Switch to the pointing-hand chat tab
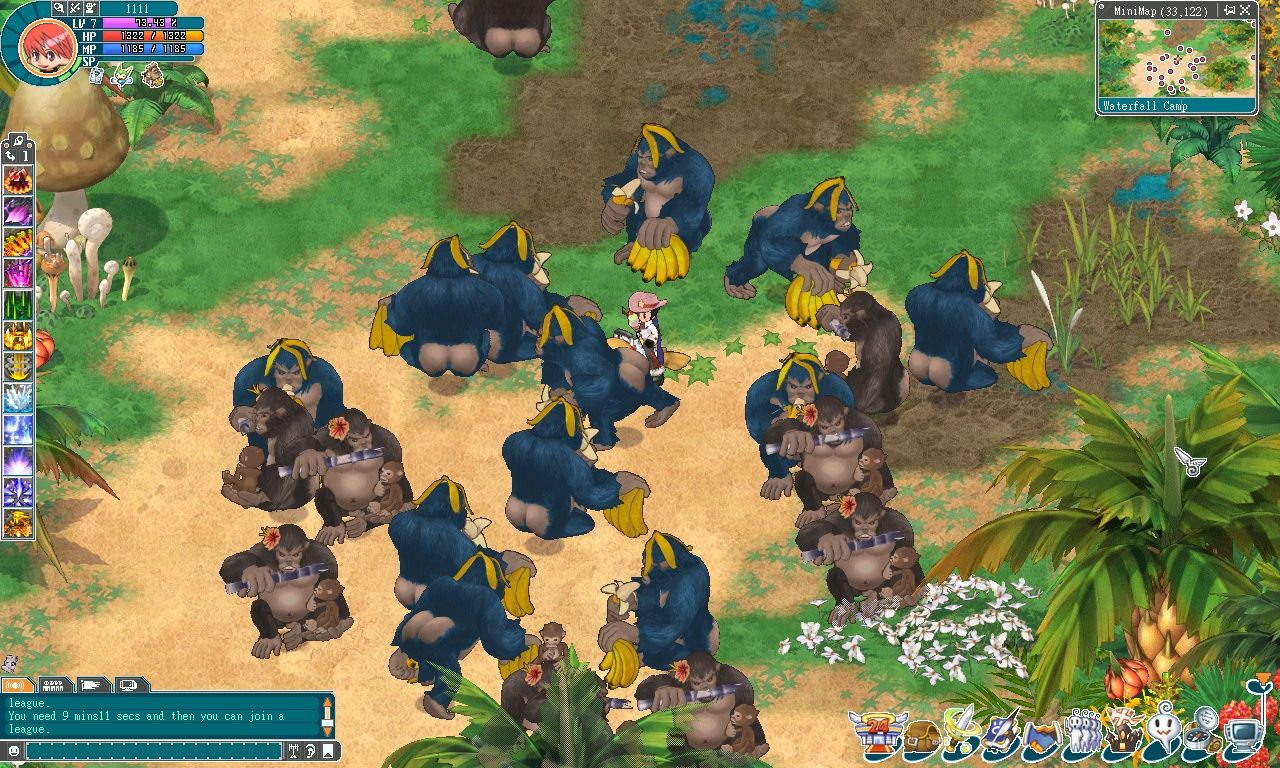 click(90, 685)
